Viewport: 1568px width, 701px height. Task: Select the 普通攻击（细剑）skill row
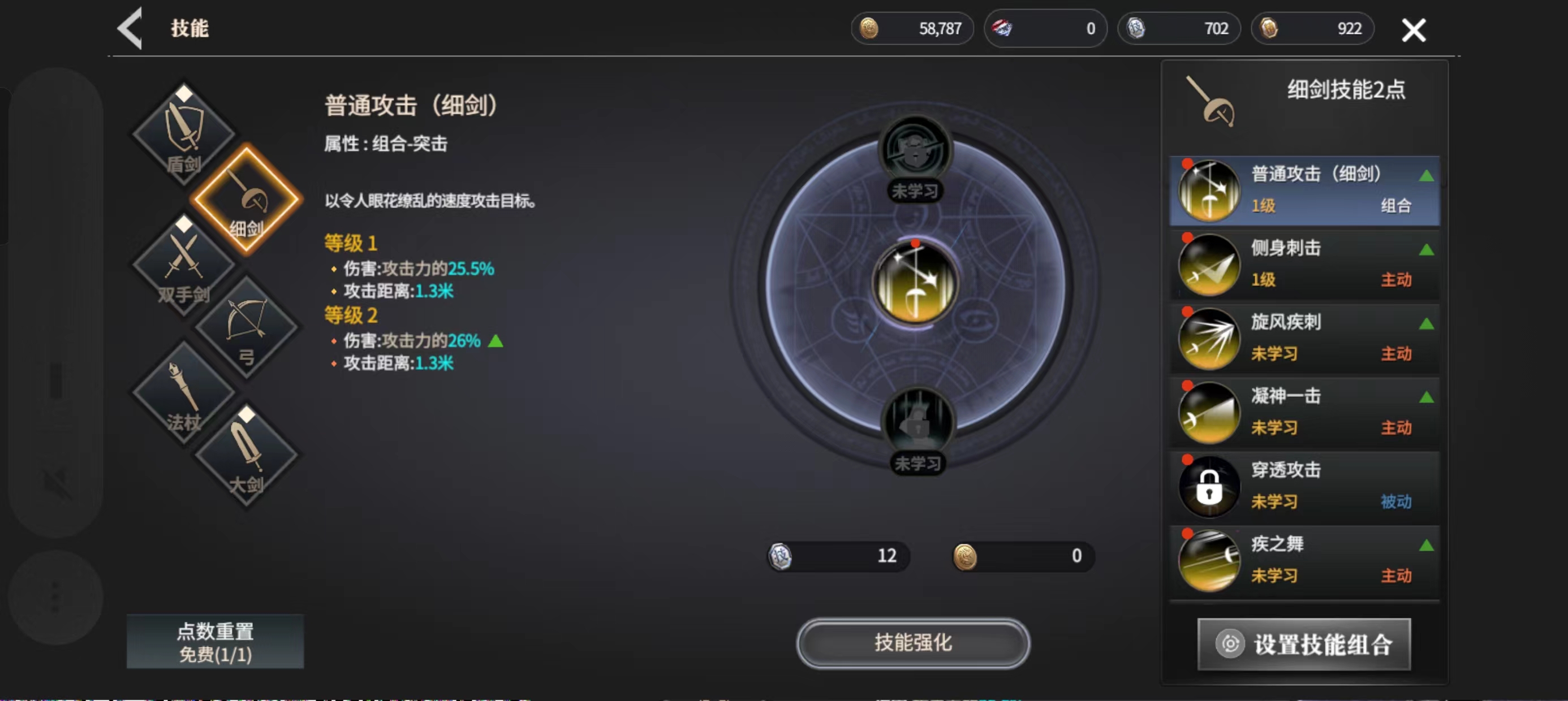(1304, 191)
